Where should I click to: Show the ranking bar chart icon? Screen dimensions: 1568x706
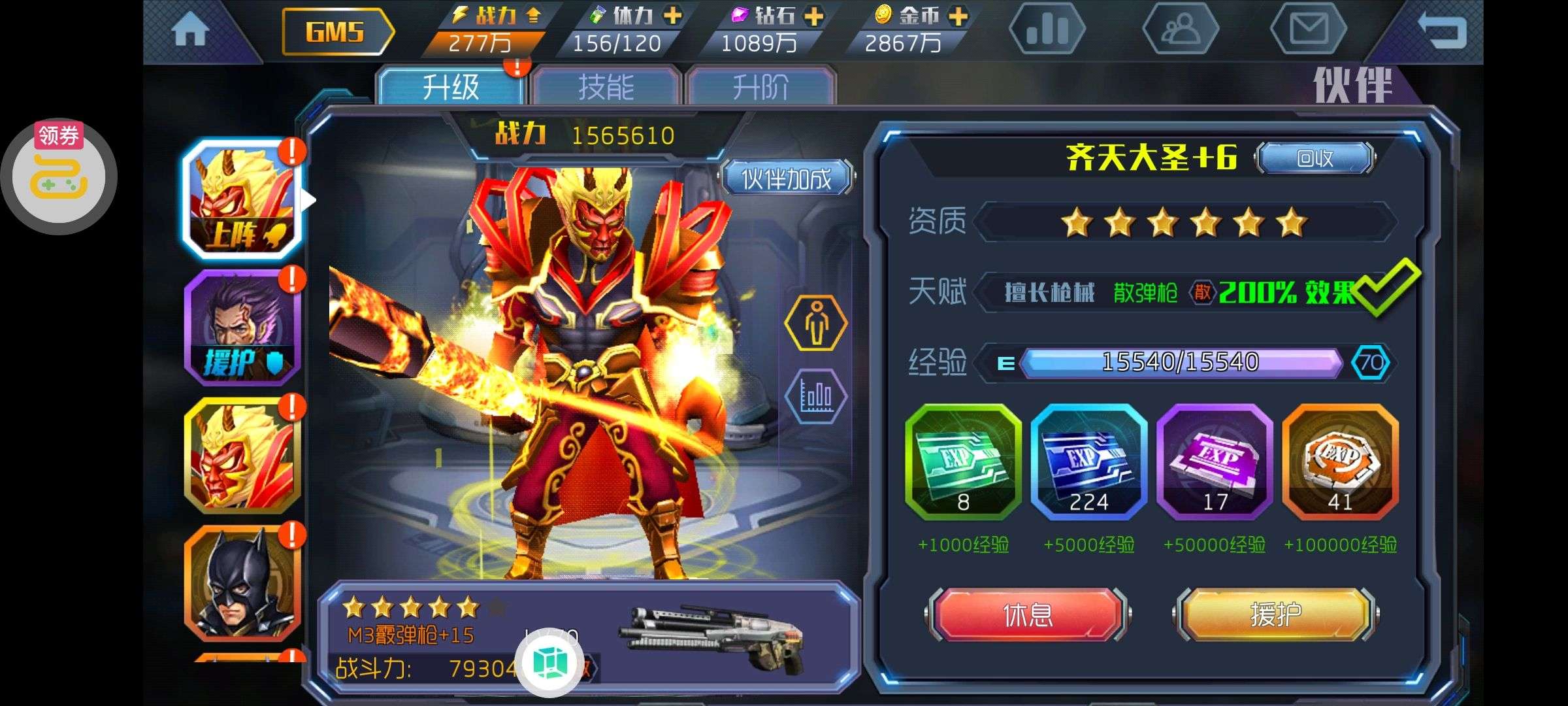pos(1047,29)
